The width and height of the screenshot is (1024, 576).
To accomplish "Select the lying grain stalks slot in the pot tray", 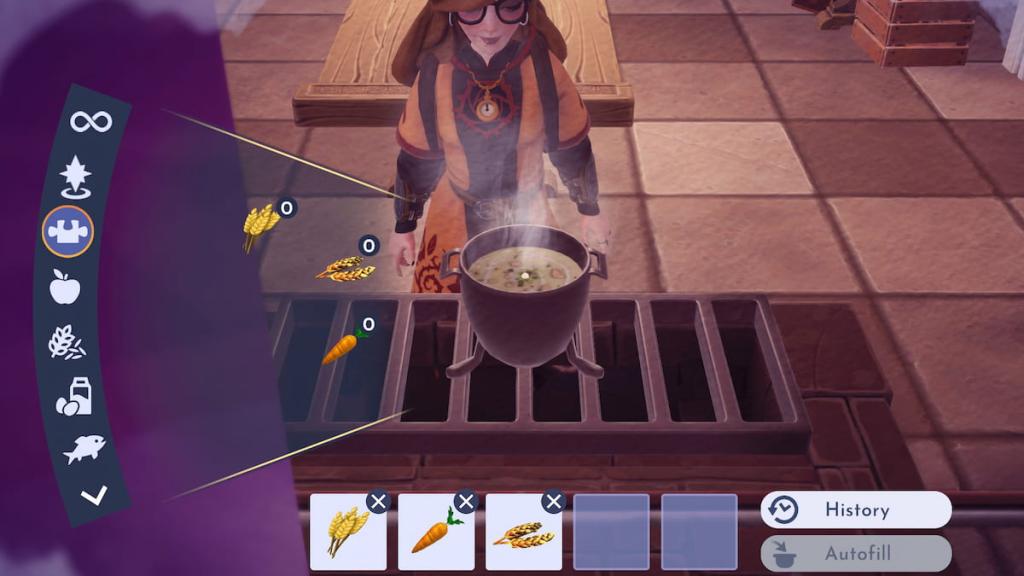I will point(524,532).
